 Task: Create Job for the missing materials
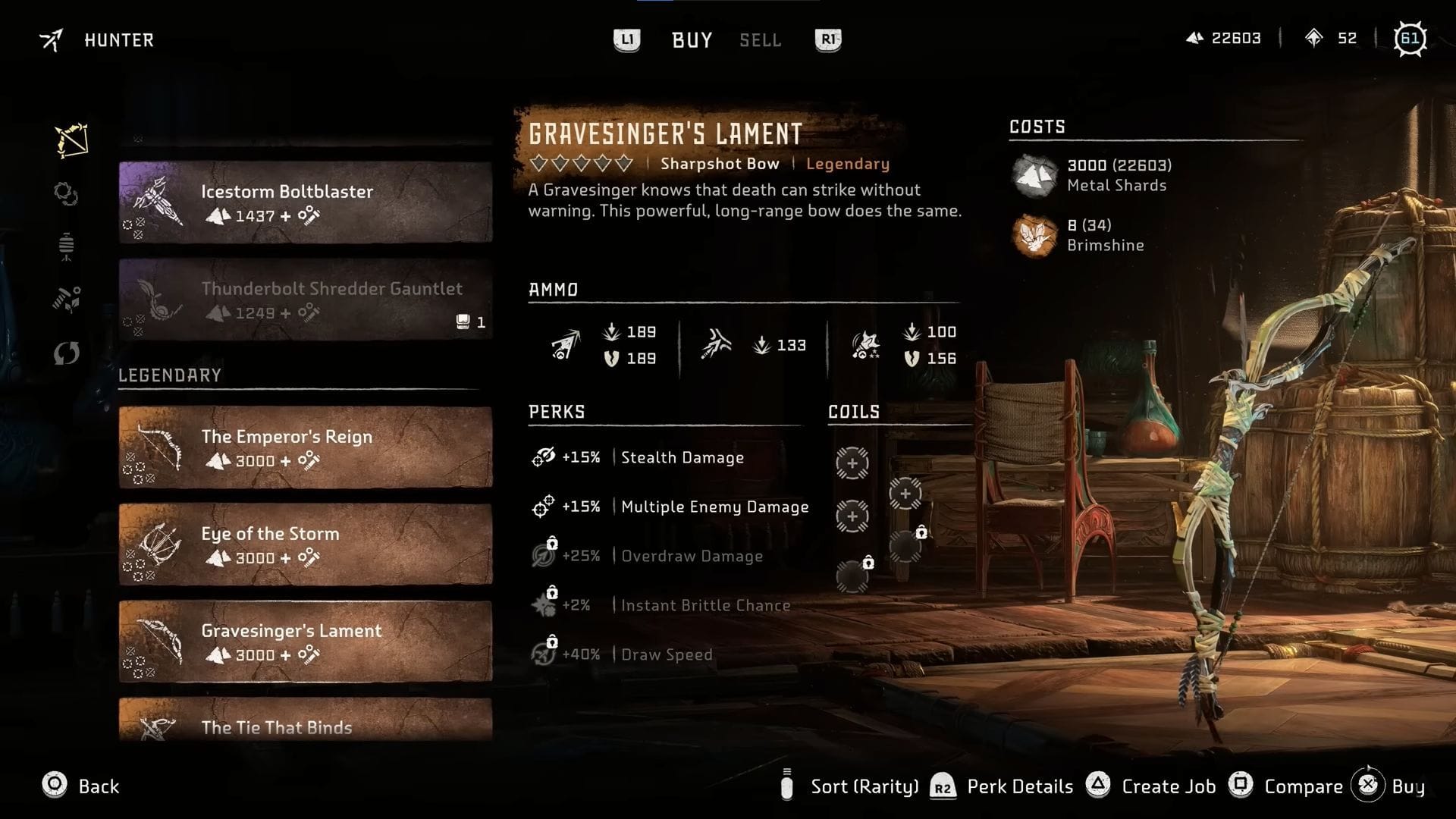pyautogui.click(x=1168, y=786)
